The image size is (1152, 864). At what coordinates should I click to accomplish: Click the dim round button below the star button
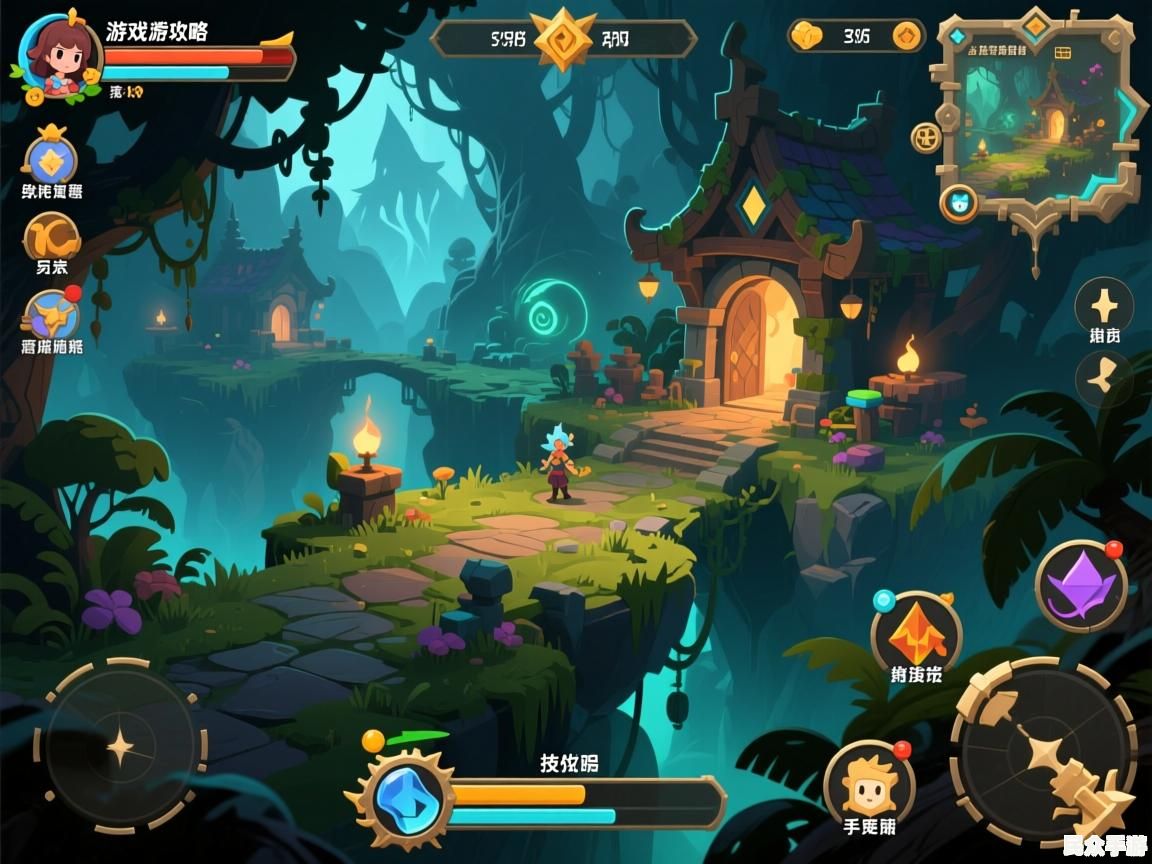(x=1104, y=378)
